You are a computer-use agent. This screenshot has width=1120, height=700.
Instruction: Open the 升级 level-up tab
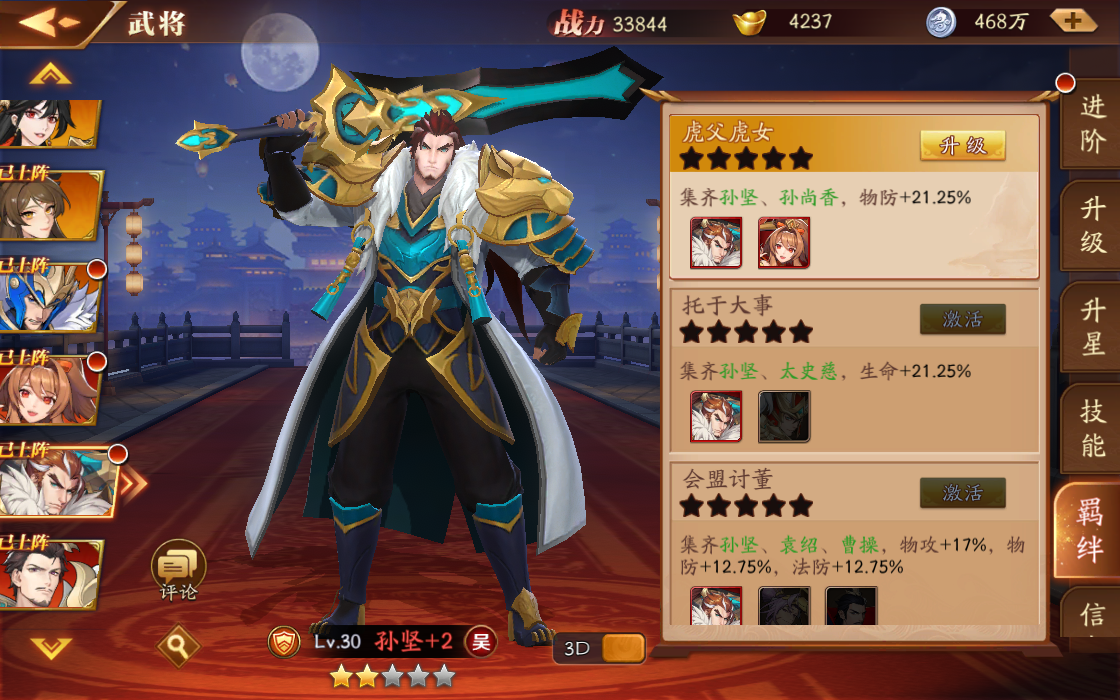(1092, 226)
